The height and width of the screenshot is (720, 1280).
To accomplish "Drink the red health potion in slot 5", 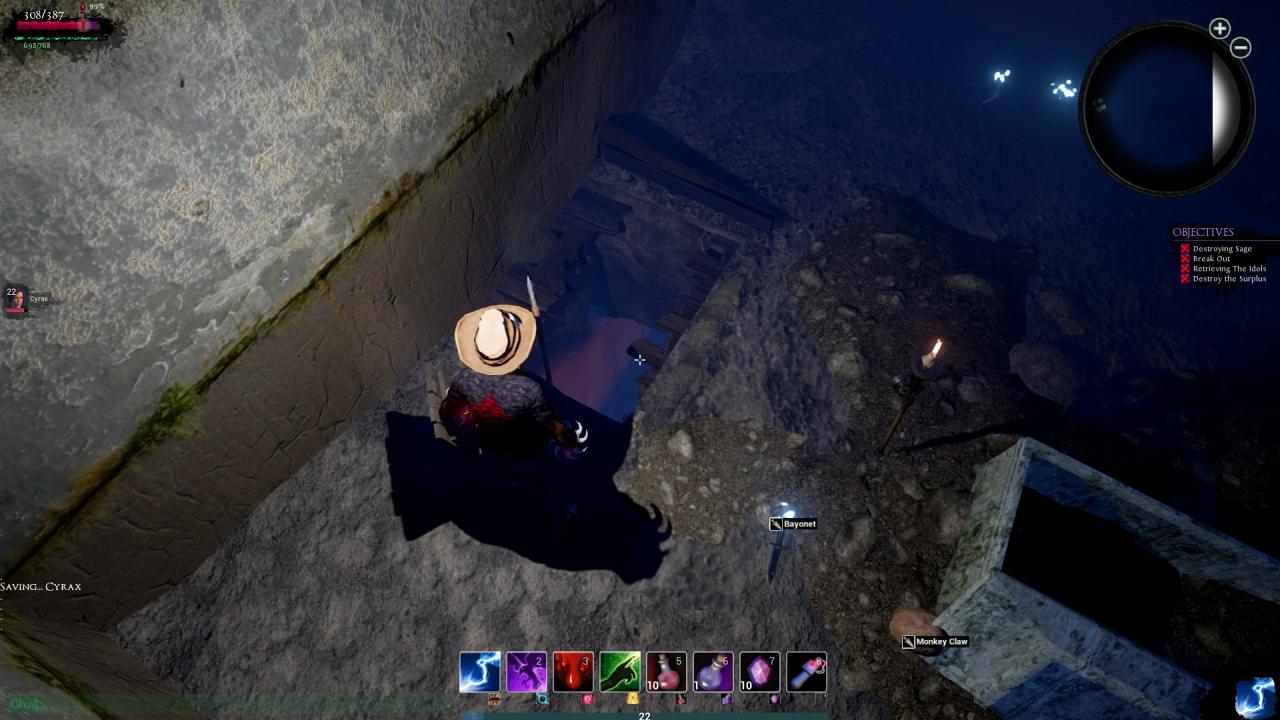I will 666,672.
